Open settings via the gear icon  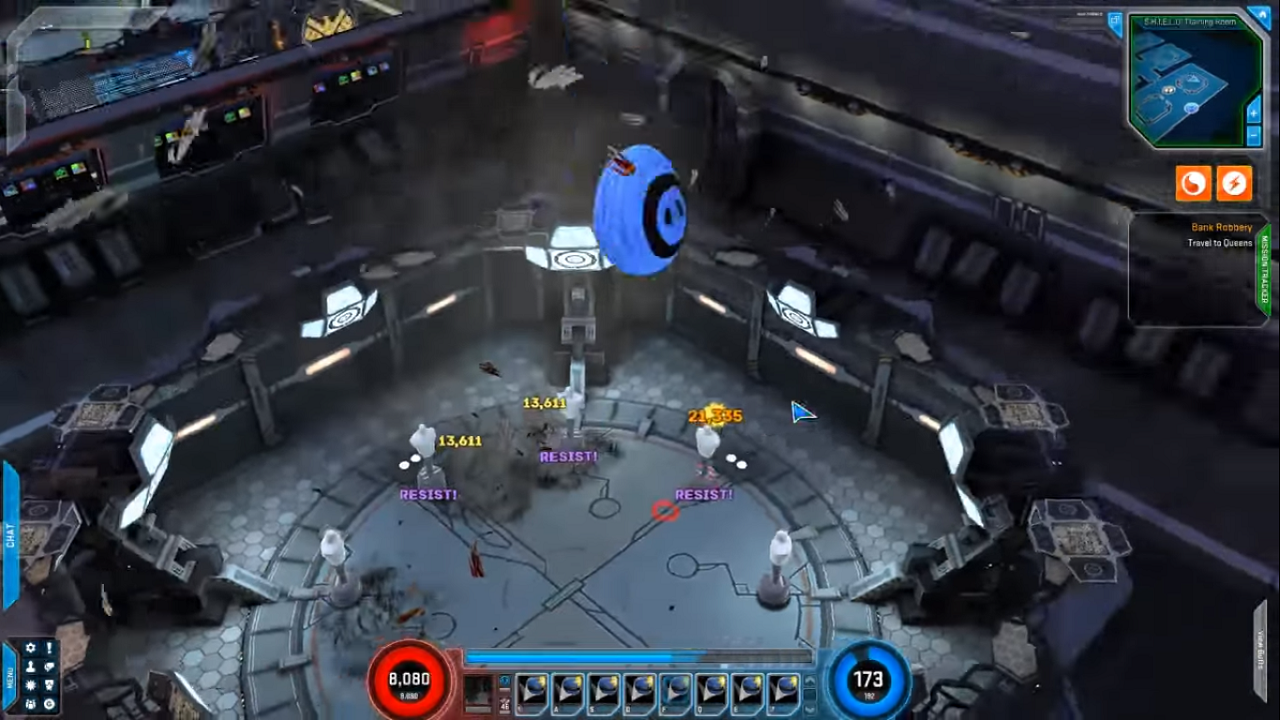pyautogui.click(x=31, y=648)
